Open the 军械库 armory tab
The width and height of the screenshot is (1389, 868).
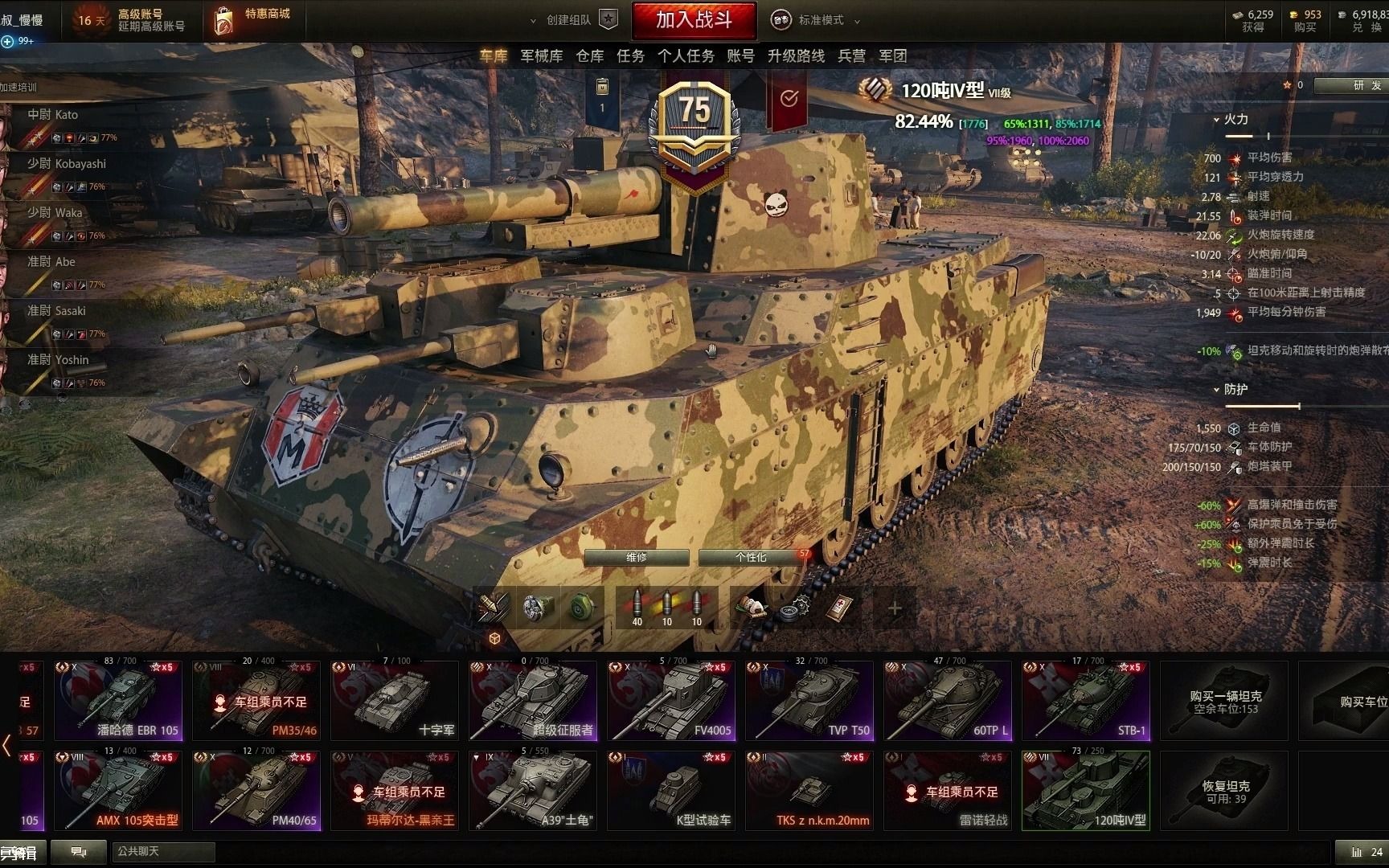541,55
